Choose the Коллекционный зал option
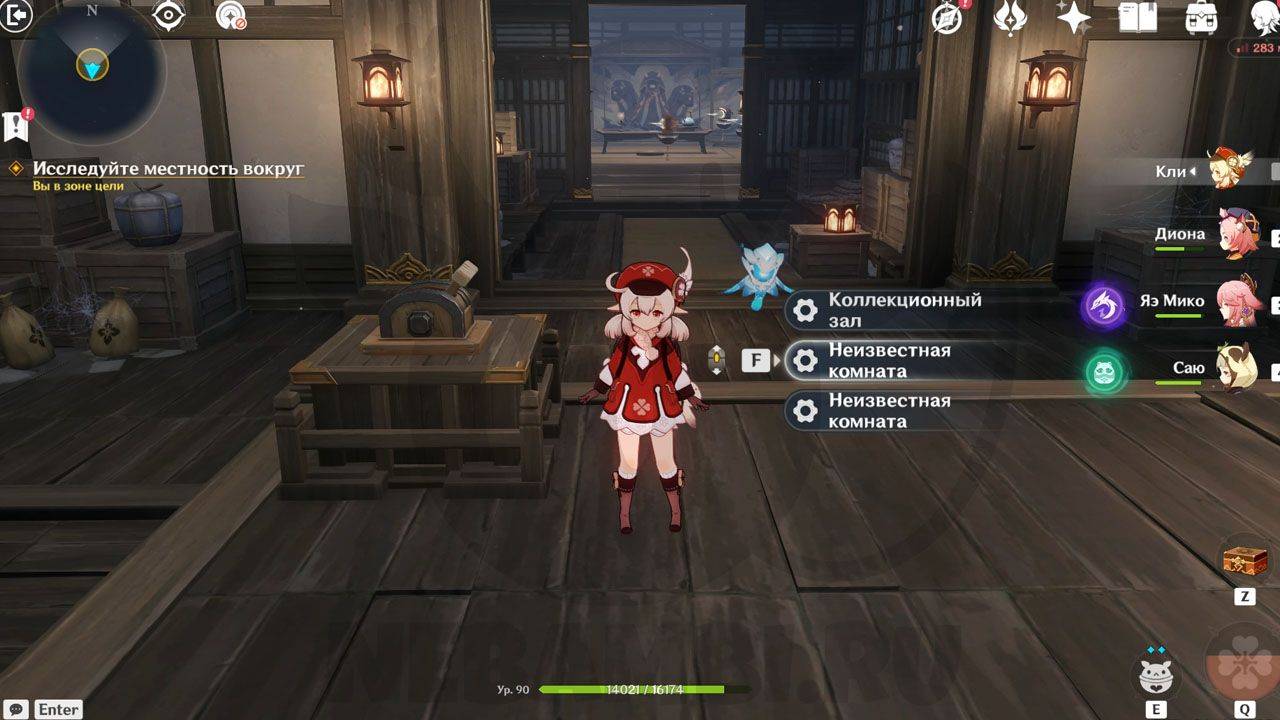Screen dimensions: 1280x720 905,310
